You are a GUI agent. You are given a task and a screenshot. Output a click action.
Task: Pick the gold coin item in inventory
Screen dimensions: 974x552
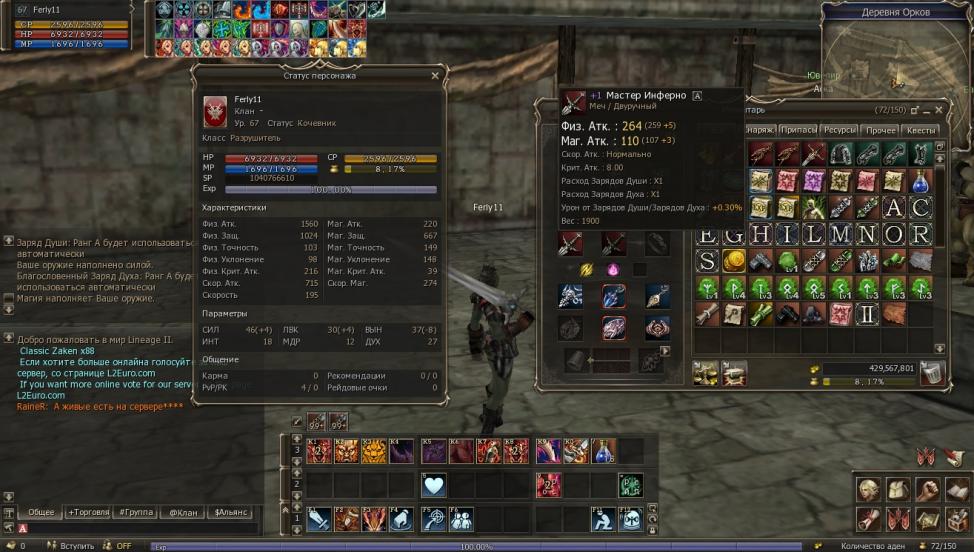[x=734, y=261]
